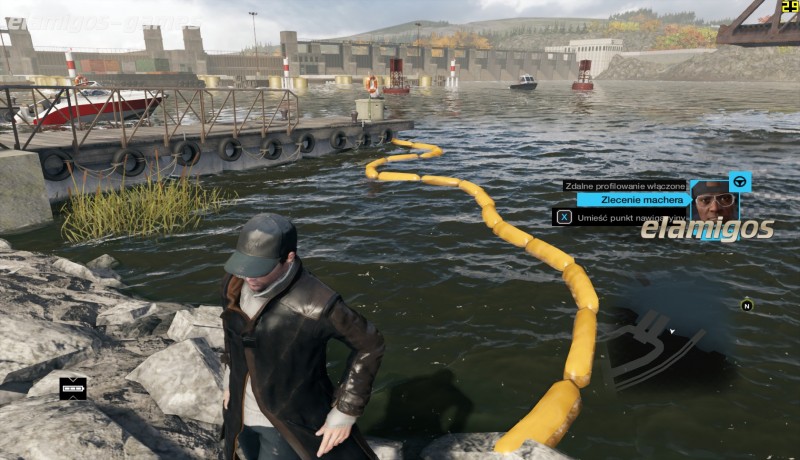Screen dimensions: 800x460
Task: Open the minimap
Action: (680, 340)
